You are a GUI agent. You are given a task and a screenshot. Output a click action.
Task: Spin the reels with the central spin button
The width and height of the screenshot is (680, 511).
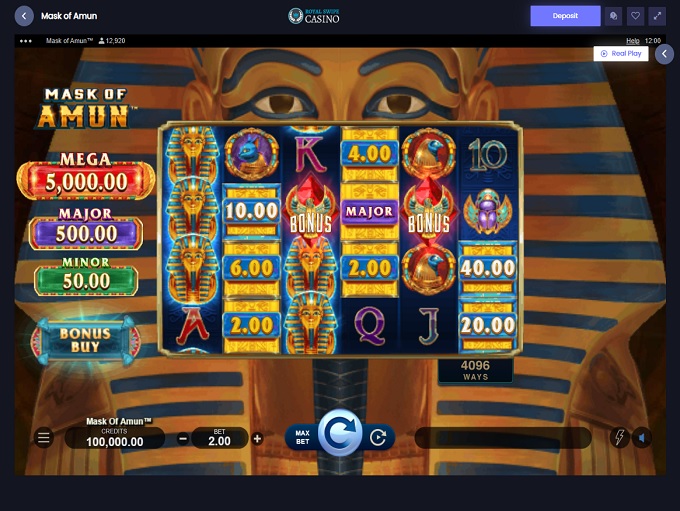click(x=340, y=436)
